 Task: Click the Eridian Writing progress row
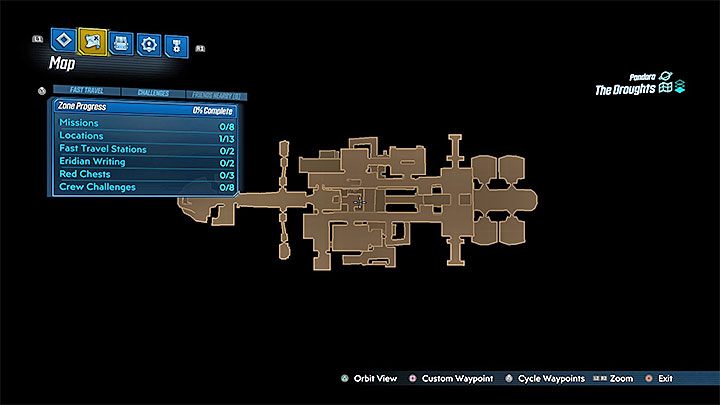pyautogui.click(x=145, y=161)
